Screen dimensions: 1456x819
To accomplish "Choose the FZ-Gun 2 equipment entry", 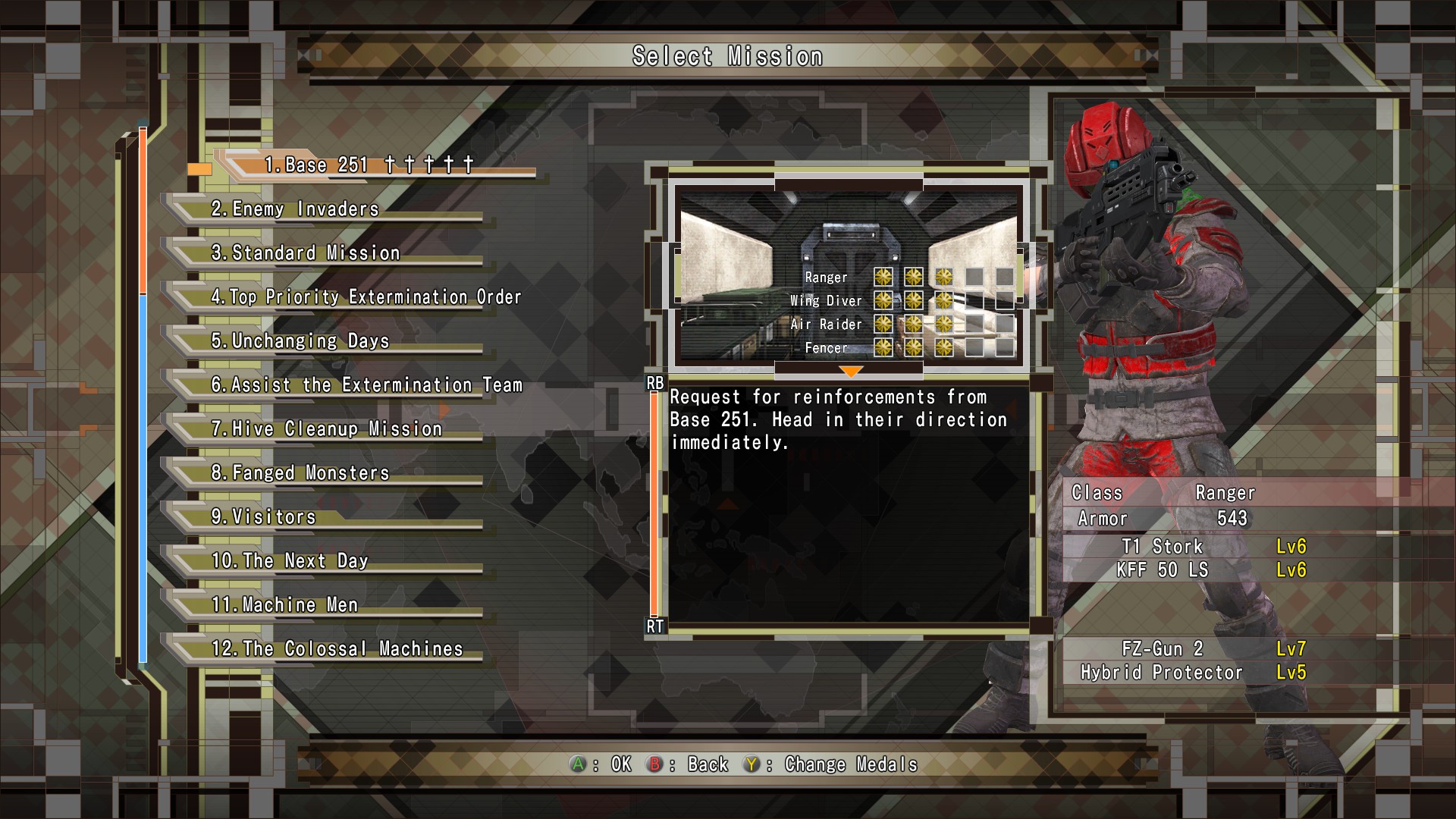I will pos(1162,649).
